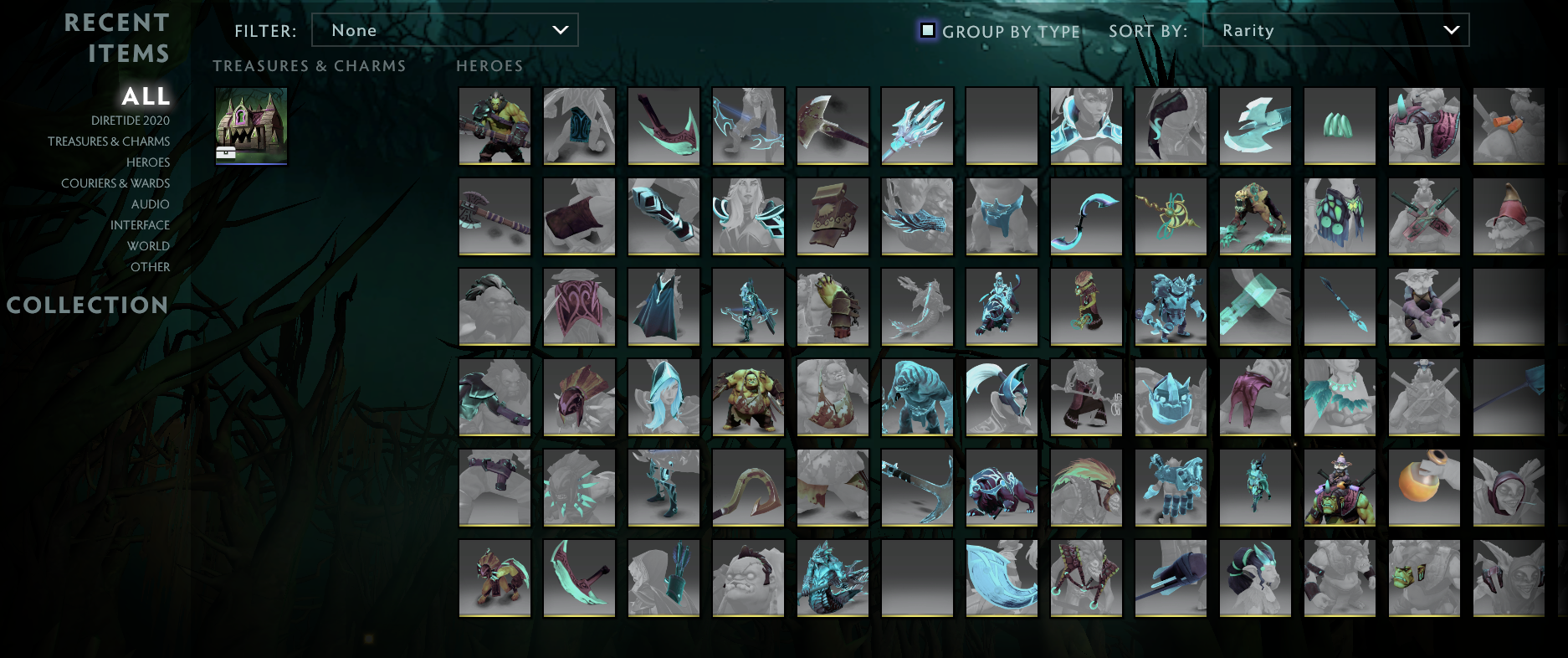Click the Pudge hook item icon

tap(748, 488)
